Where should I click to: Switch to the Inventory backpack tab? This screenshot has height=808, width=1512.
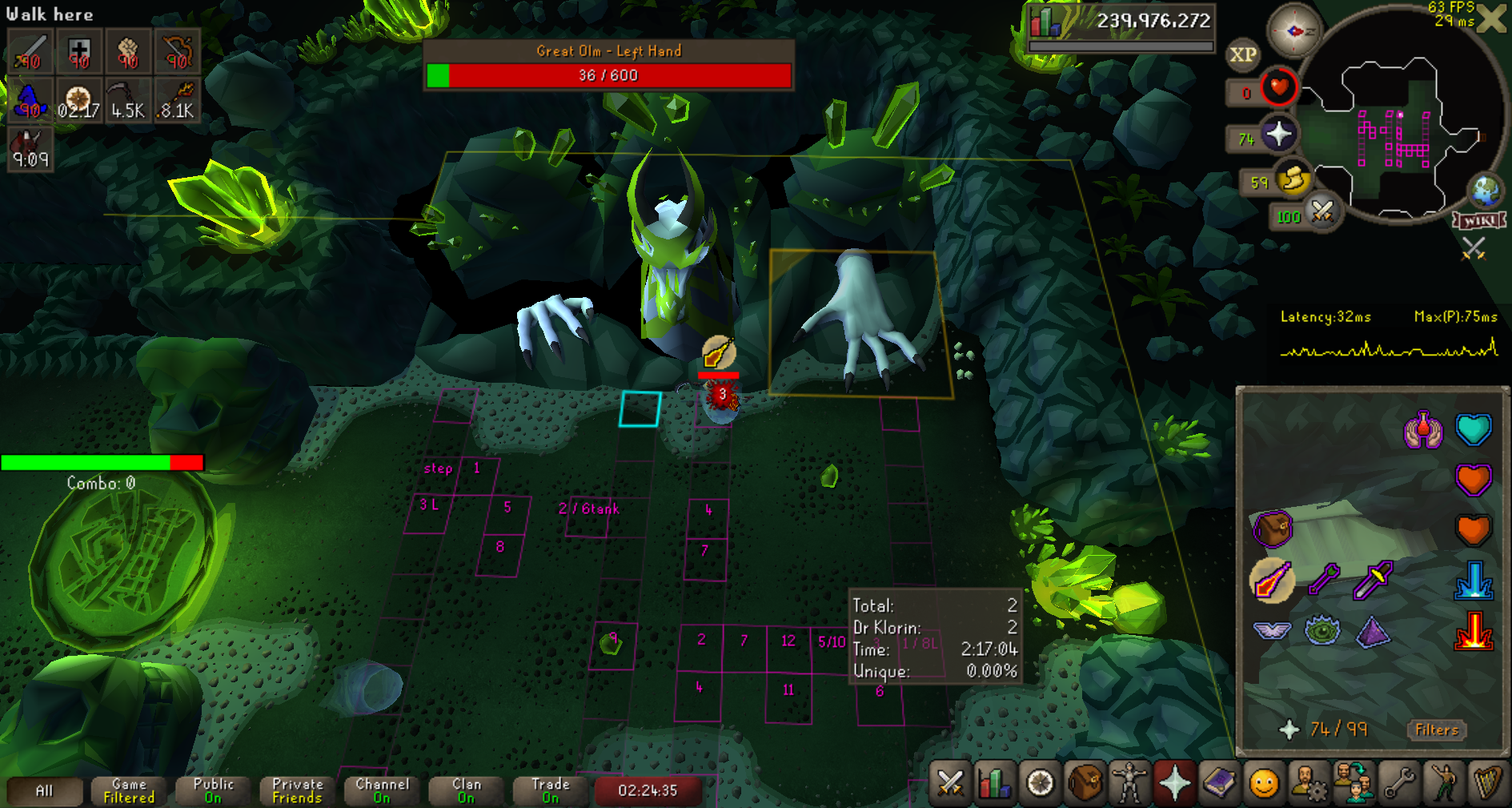coord(1085,782)
